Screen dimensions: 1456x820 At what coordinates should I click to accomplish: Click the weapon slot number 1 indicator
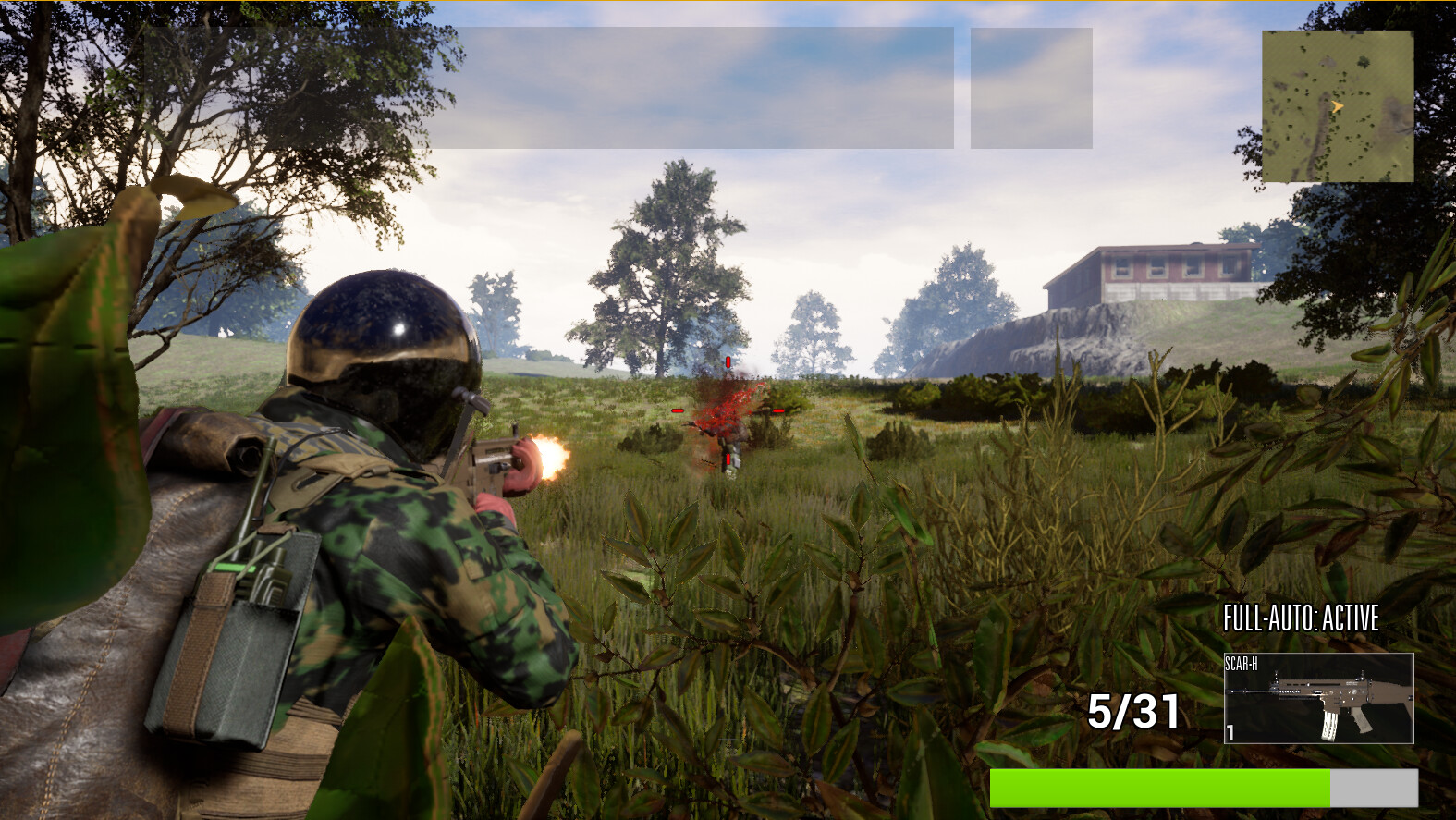point(1231,729)
